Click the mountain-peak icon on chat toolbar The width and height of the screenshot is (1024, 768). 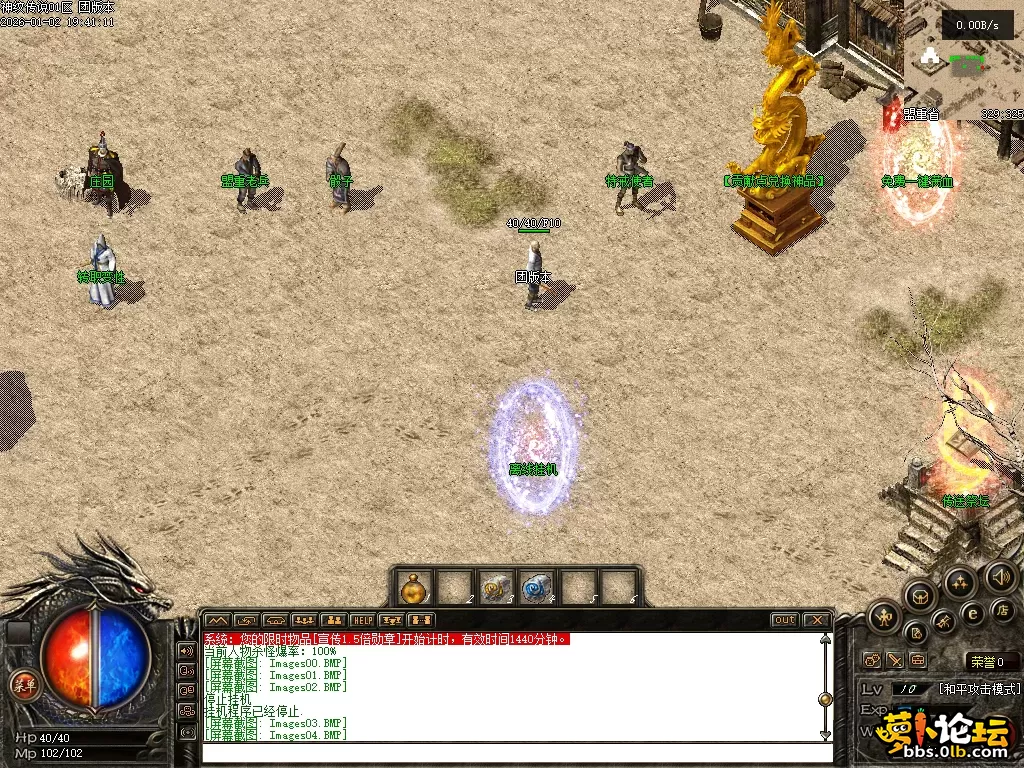click(x=218, y=620)
